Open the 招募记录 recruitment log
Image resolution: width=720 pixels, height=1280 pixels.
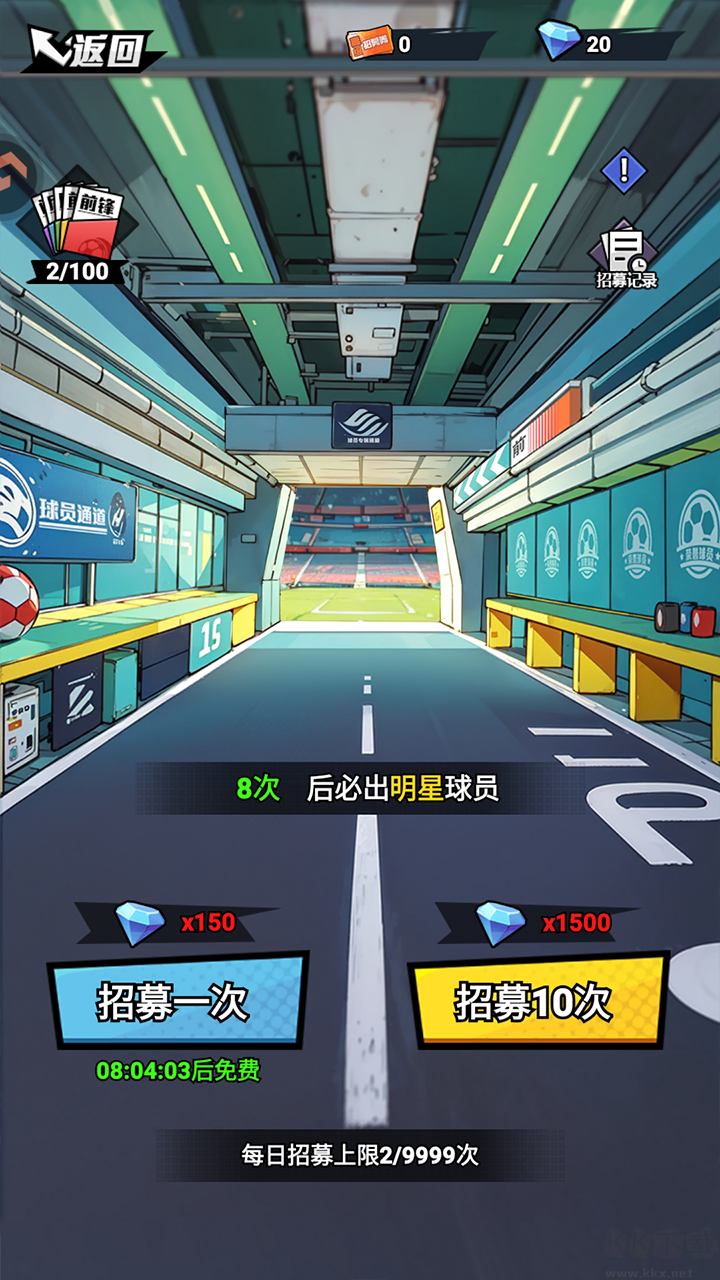627,257
